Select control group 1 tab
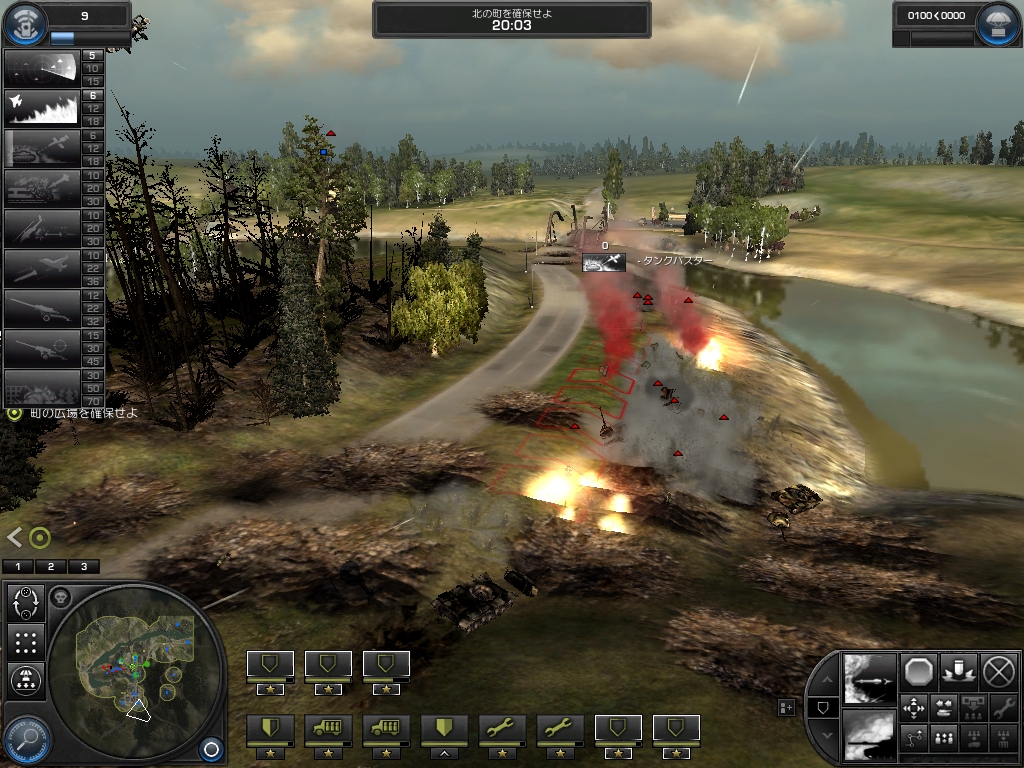The width and height of the screenshot is (1024, 768). click(18, 567)
